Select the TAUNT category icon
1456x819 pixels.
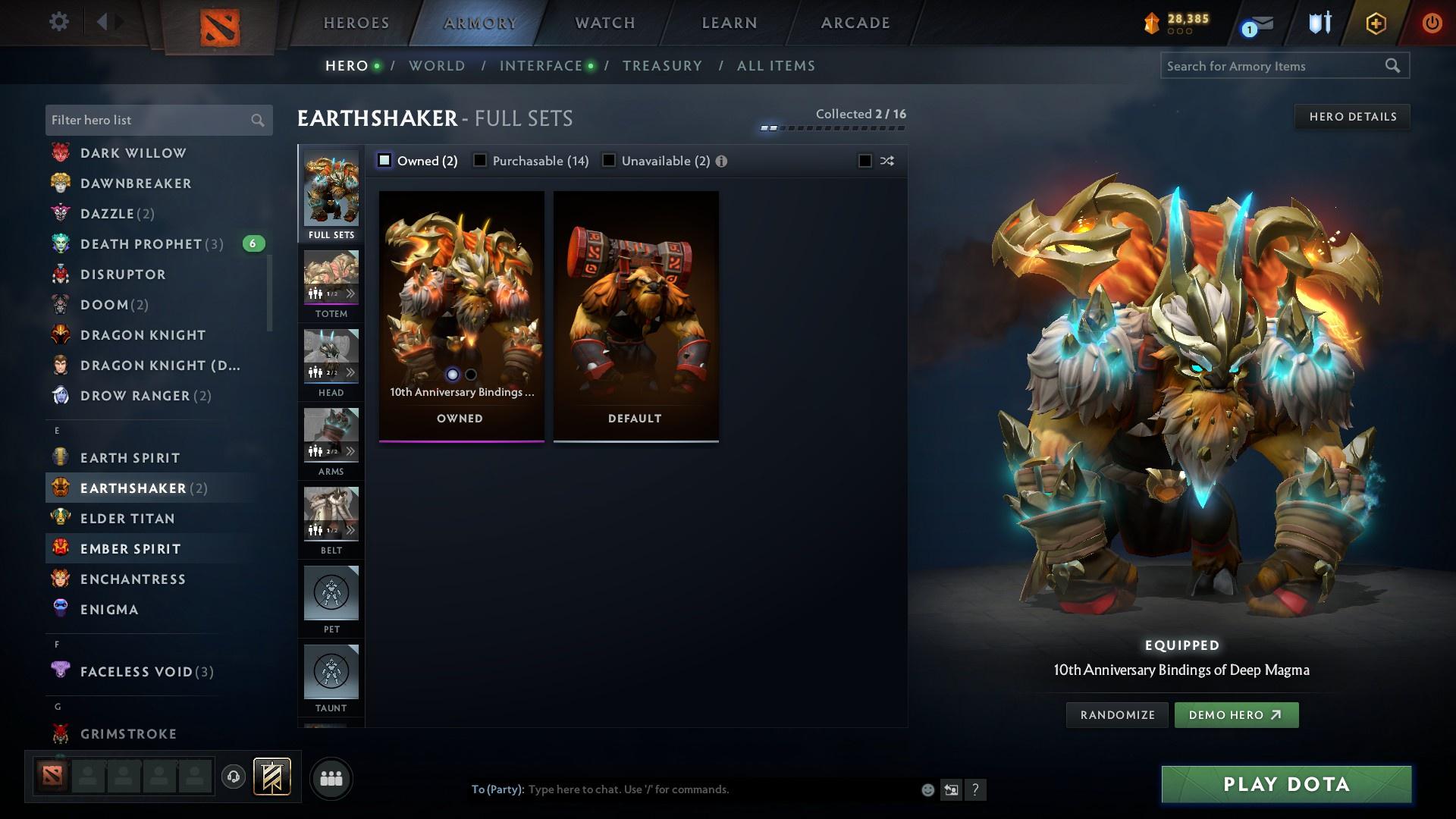[x=331, y=671]
